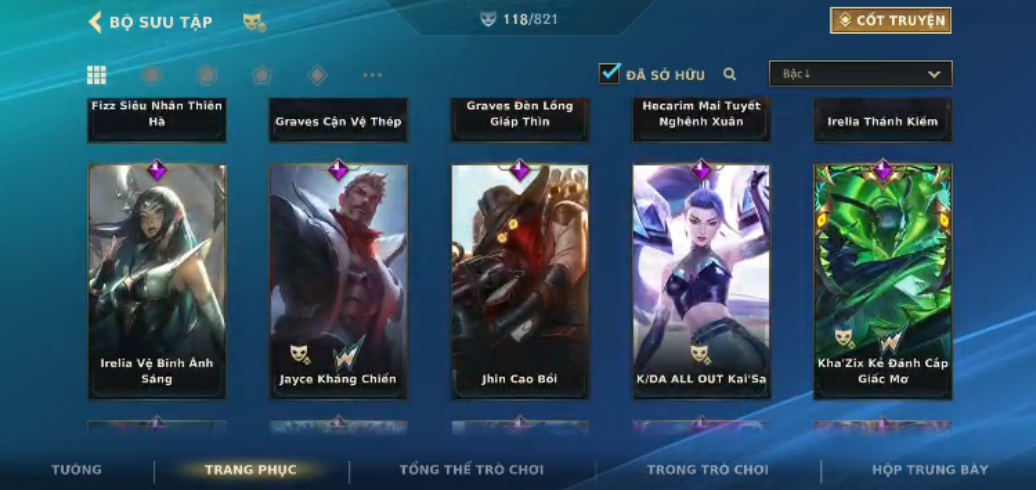Select the Irelia Vệ Binh Ánh Sáng skin
Image resolution: width=1036 pixels, height=490 pixels.
tap(157, 280)
